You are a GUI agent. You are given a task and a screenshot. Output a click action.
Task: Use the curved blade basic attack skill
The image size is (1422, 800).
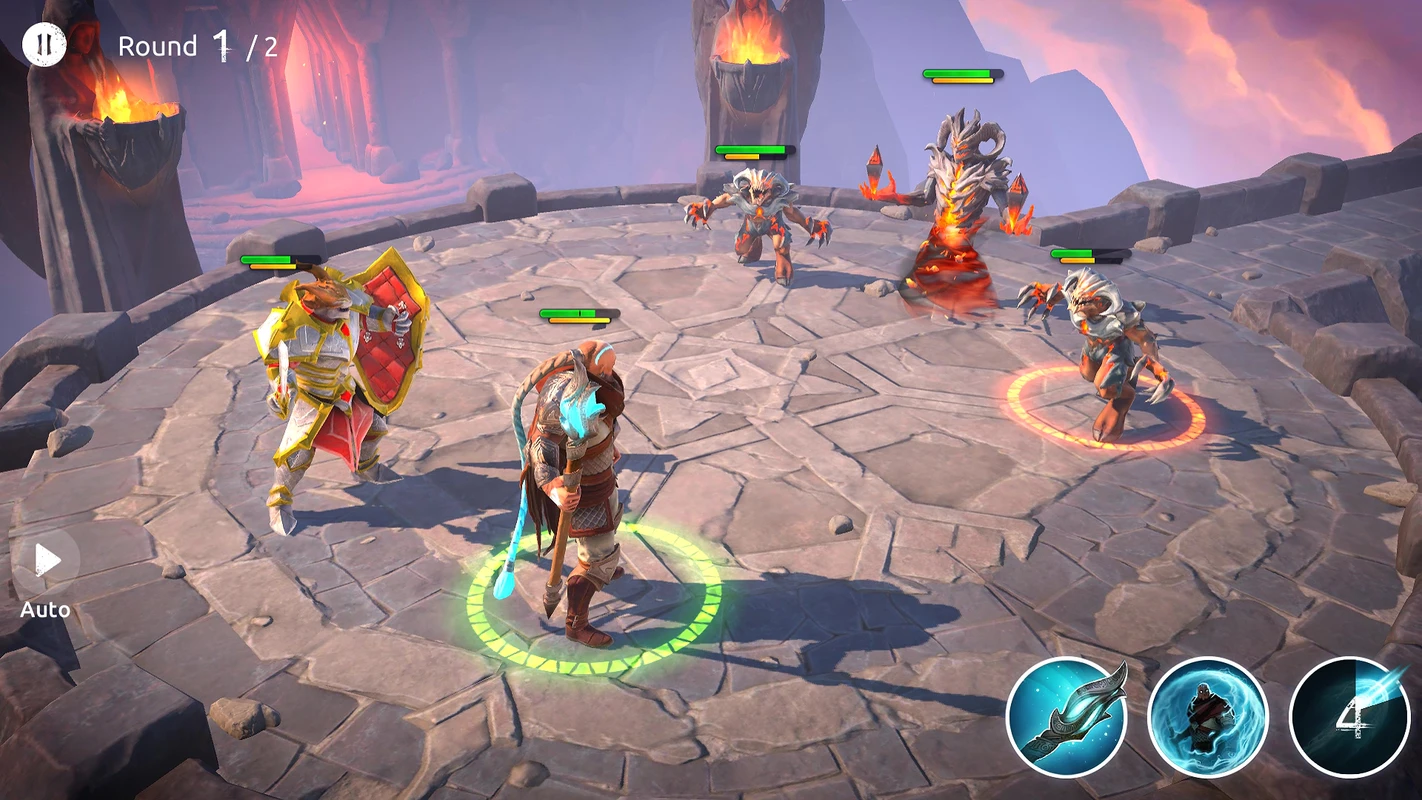pyautogui.click(x=1066, y=716)
